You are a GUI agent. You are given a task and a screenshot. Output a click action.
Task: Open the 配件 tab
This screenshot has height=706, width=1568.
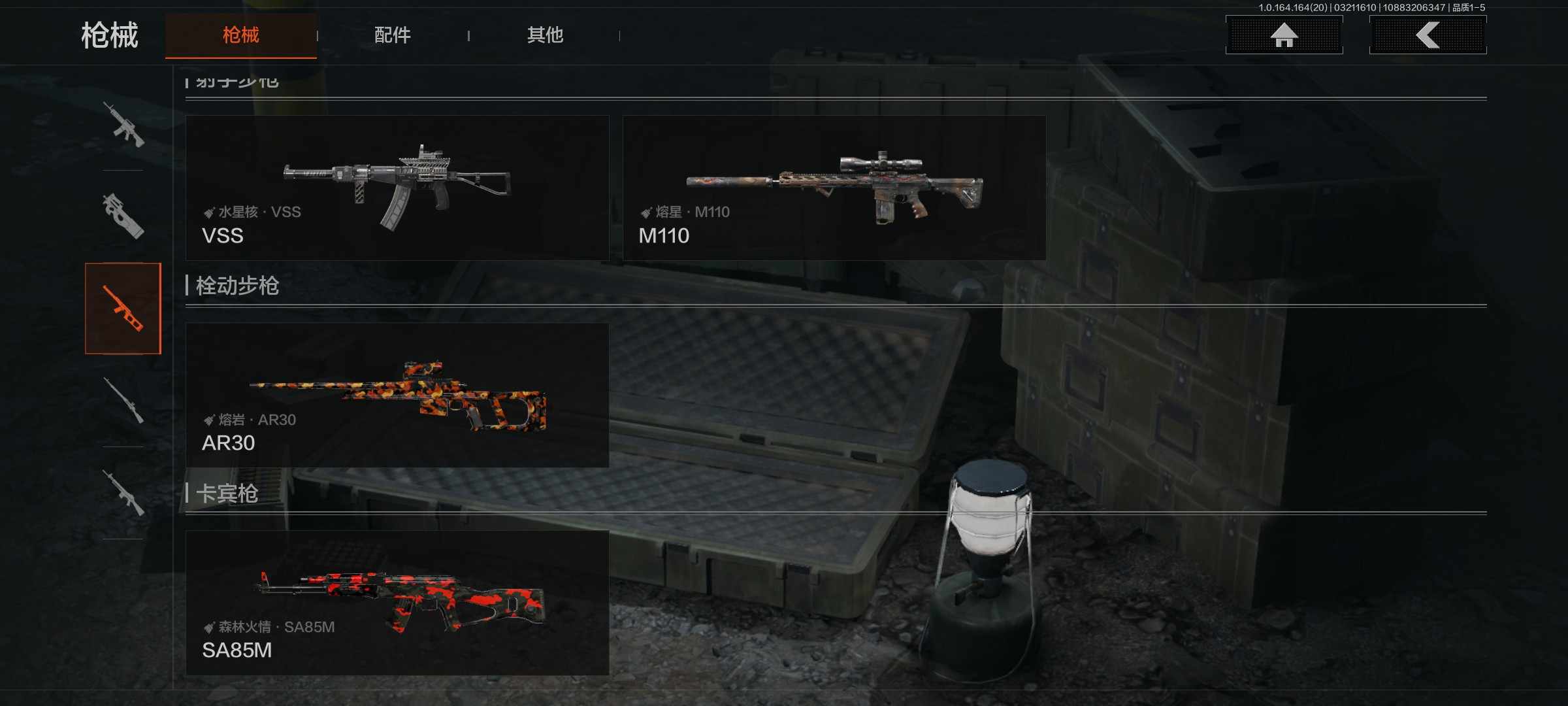392,35
